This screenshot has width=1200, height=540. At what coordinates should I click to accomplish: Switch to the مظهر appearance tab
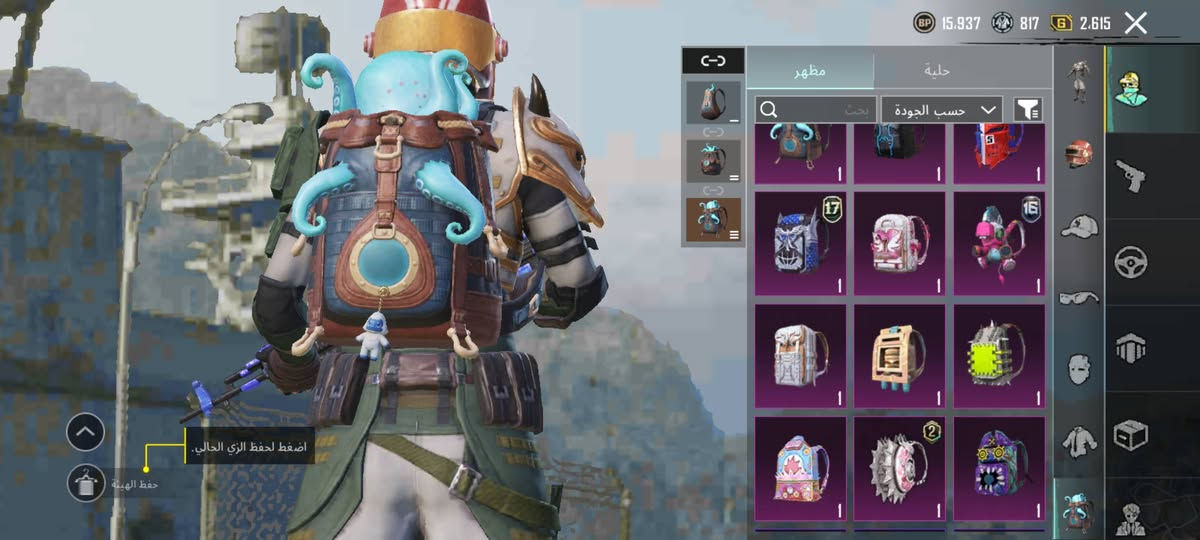(811, 70)
